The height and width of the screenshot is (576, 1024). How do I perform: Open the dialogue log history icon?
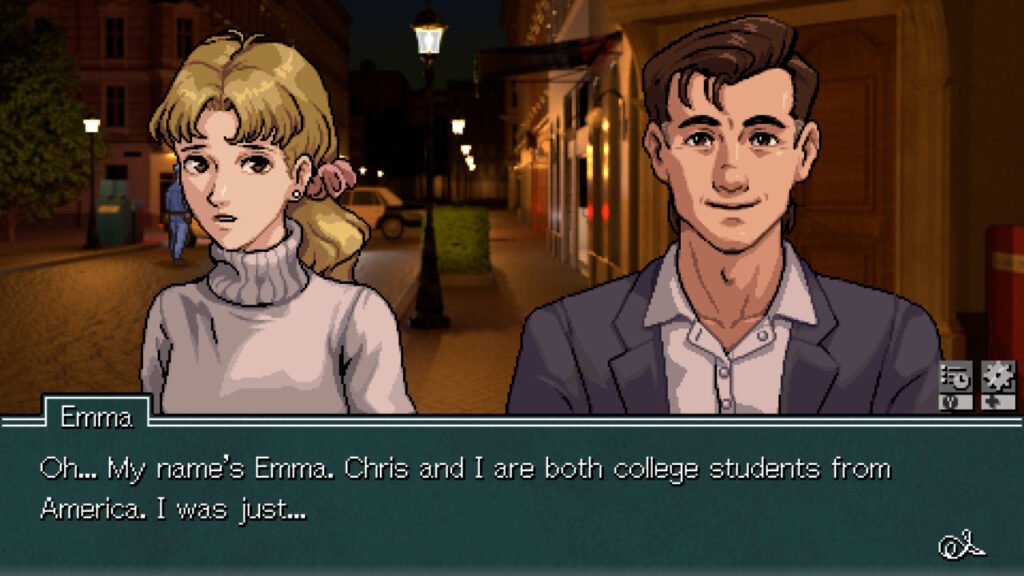[955, 378]
